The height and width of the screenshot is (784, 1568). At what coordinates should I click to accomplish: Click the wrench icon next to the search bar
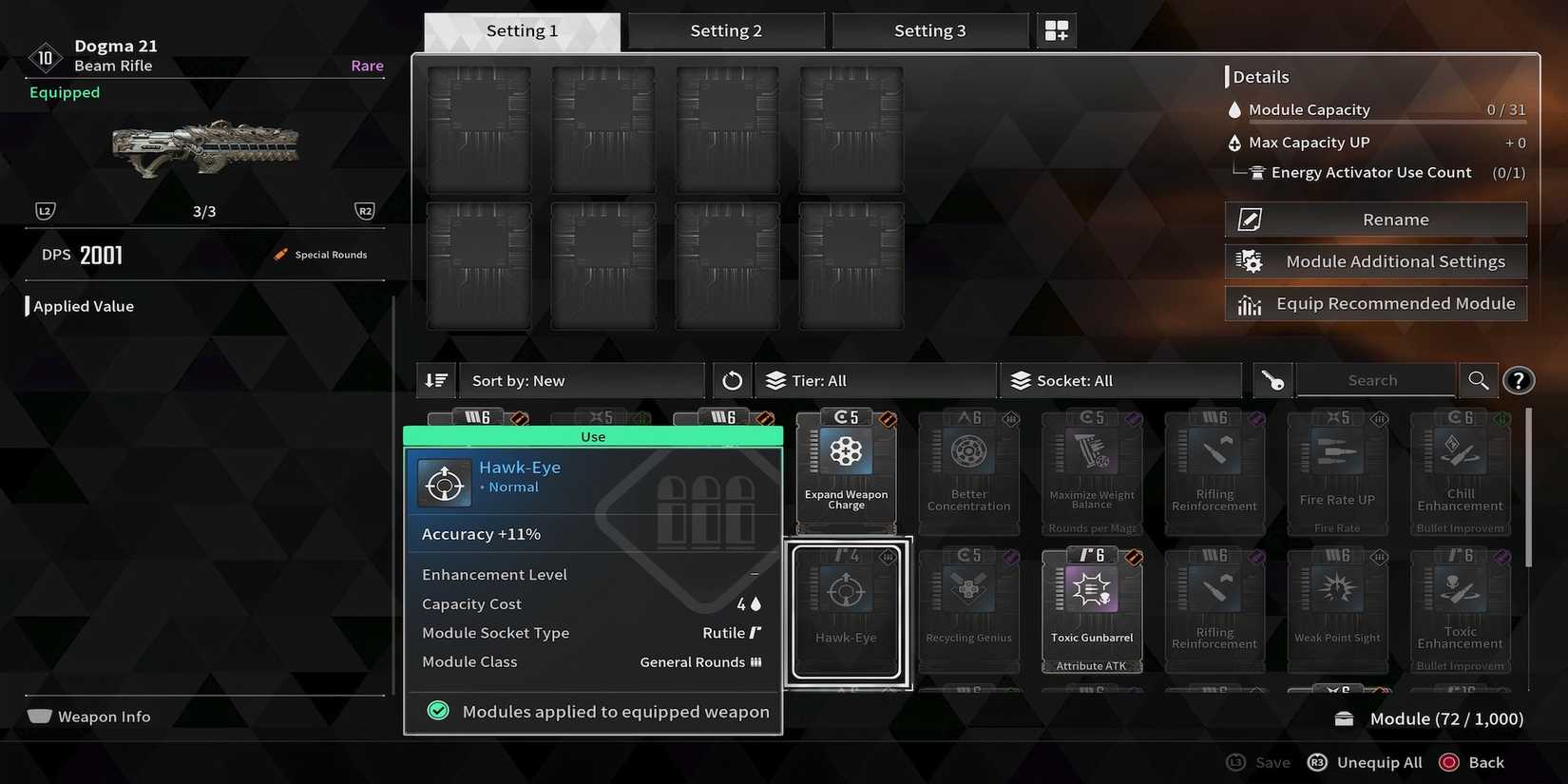(1272, 379)
